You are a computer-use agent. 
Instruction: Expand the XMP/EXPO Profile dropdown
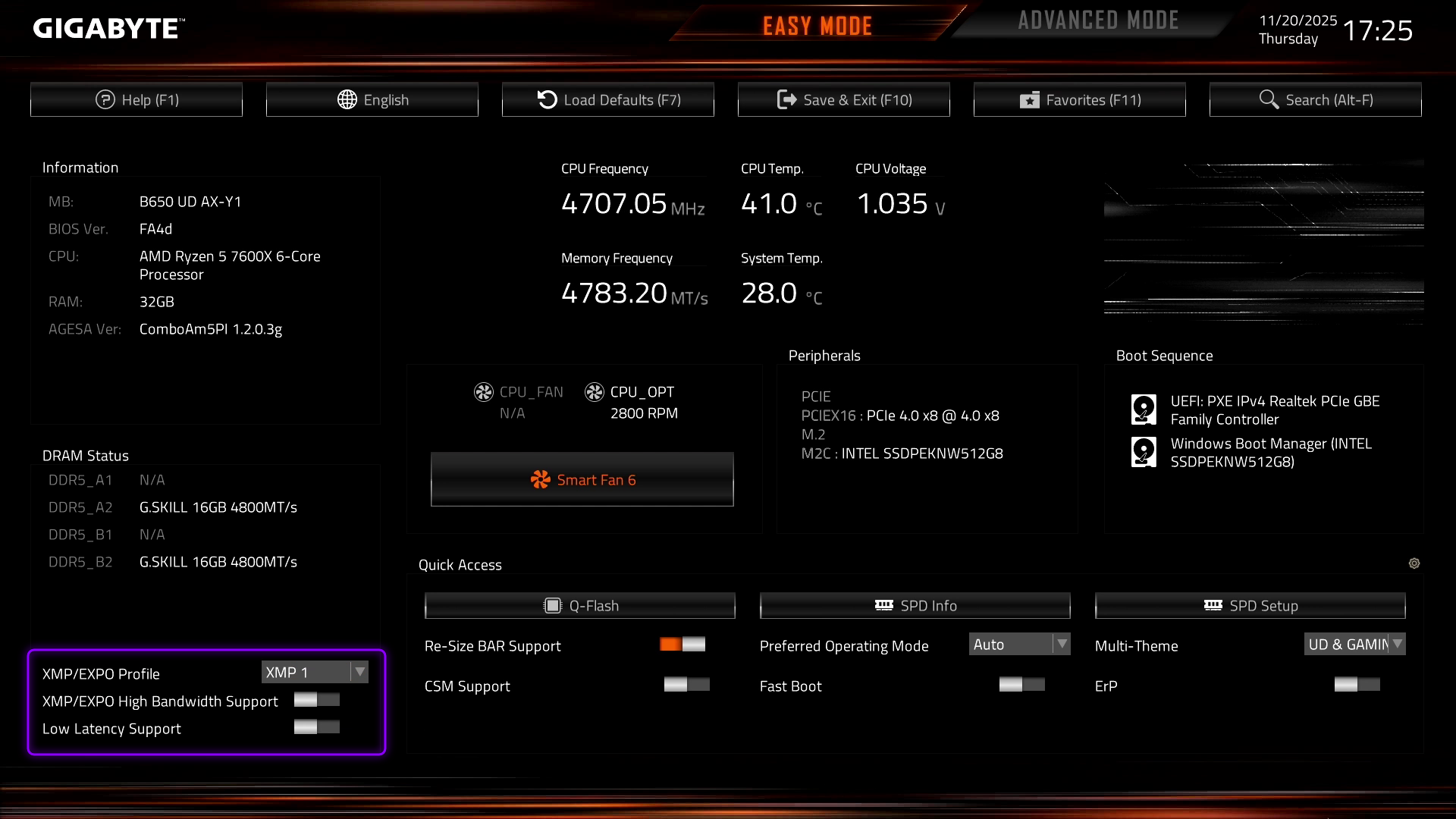pos(315,672)
